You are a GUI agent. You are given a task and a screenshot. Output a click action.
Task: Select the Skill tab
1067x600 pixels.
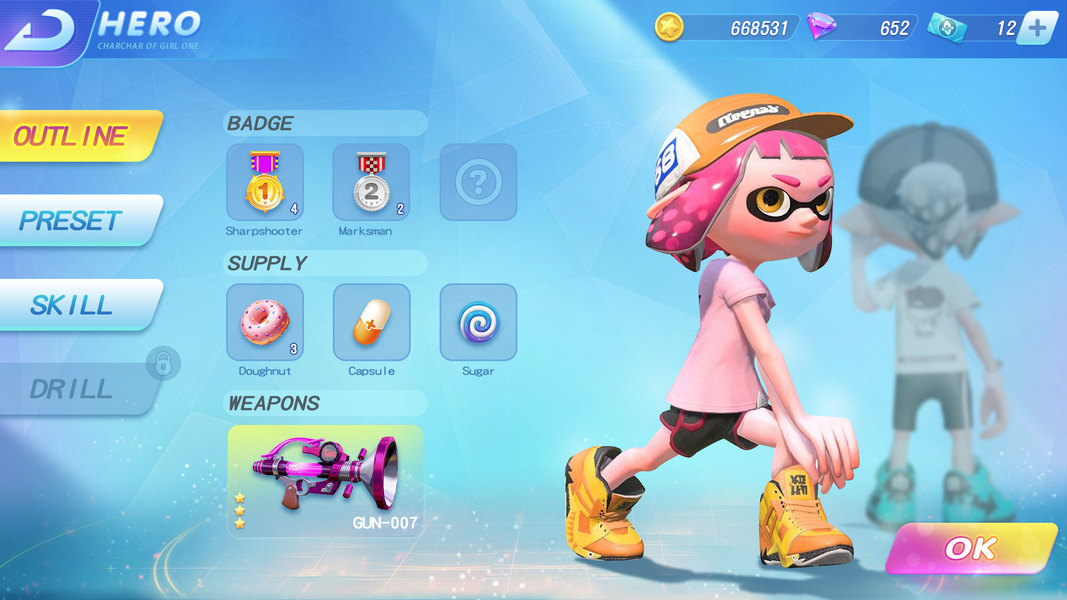(75, 305)
